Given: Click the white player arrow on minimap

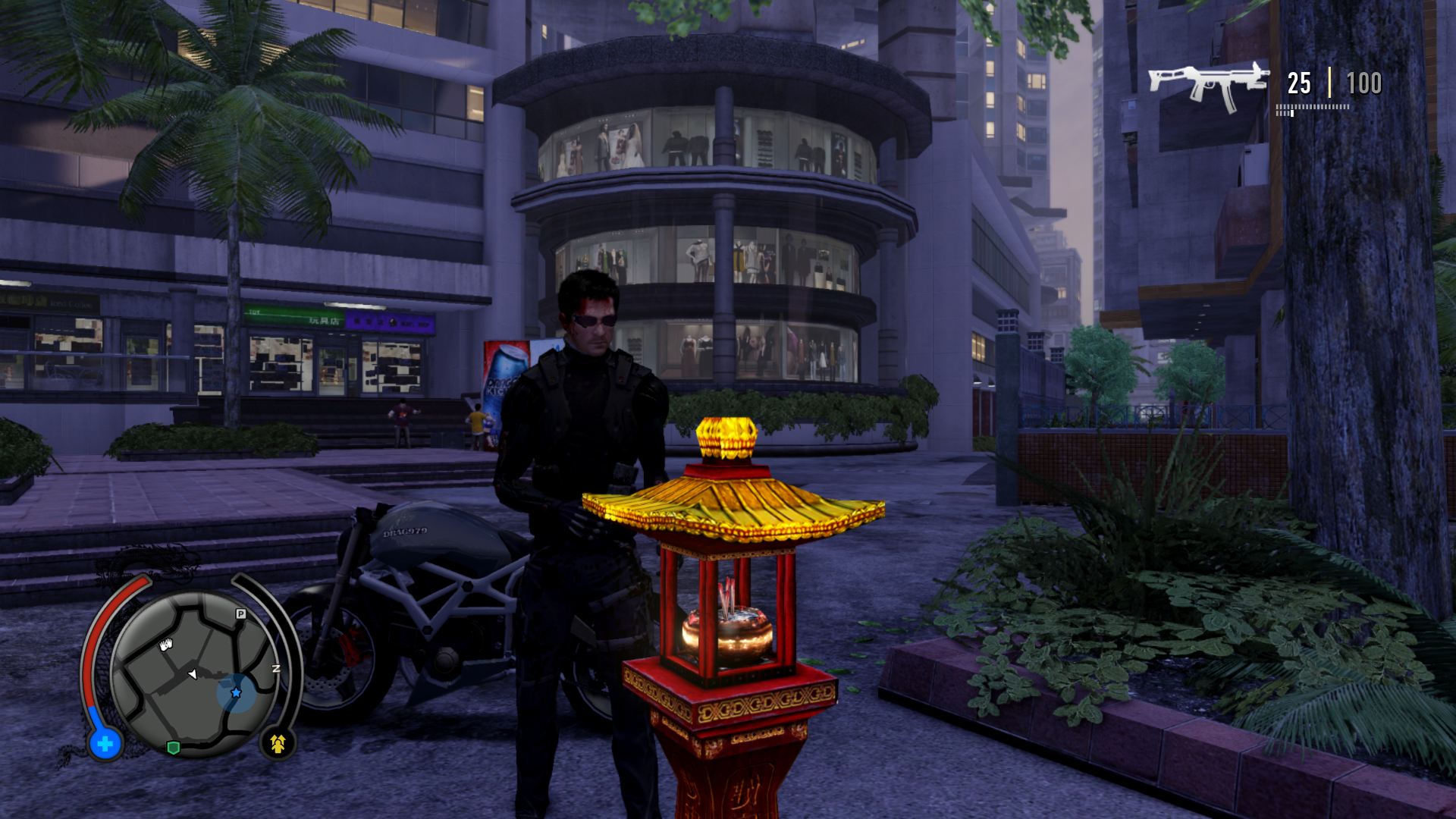Looking at the screenshot, I should click(193, 673).
